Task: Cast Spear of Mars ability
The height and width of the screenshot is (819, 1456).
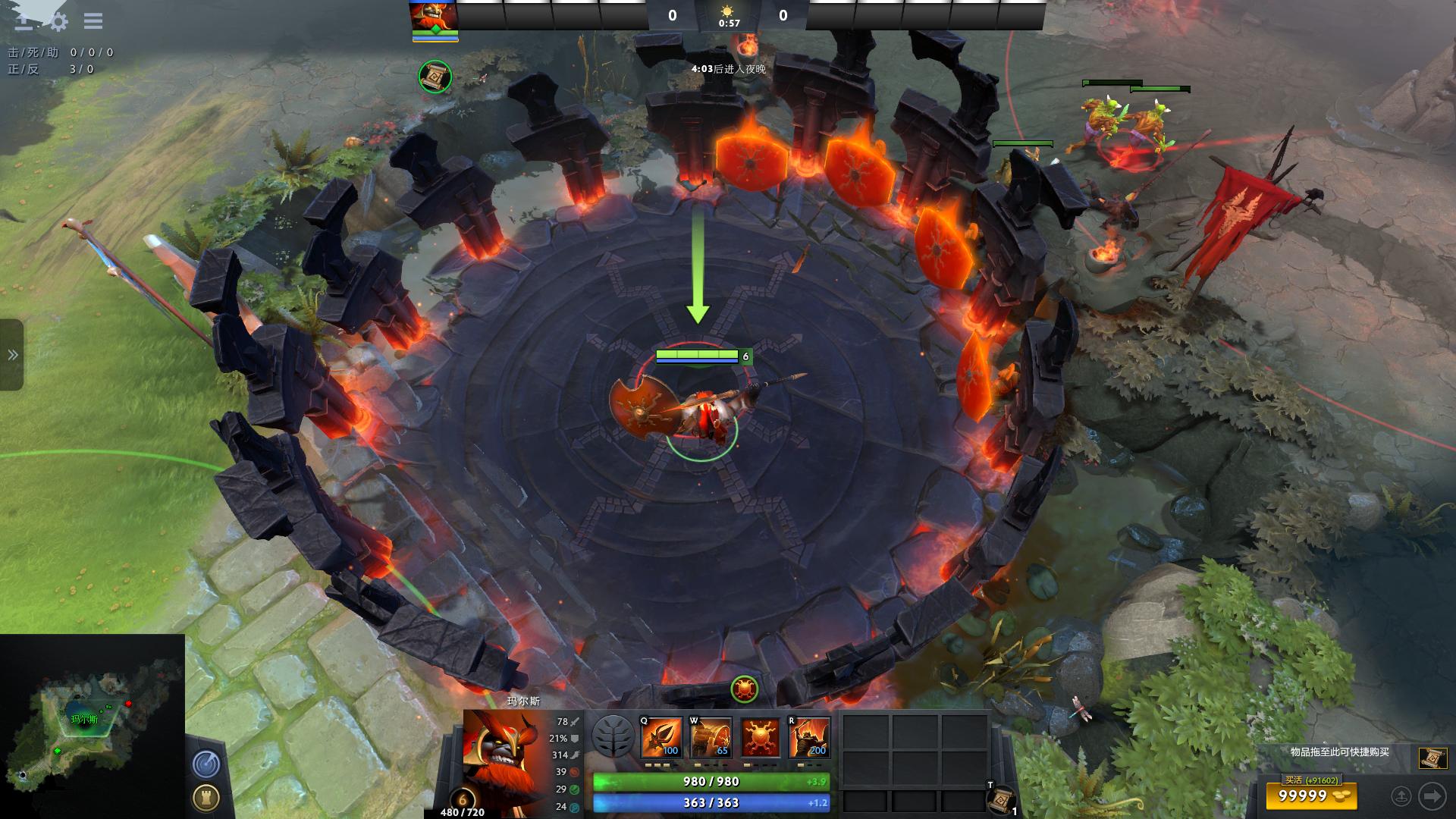Action: click(661, 737)
